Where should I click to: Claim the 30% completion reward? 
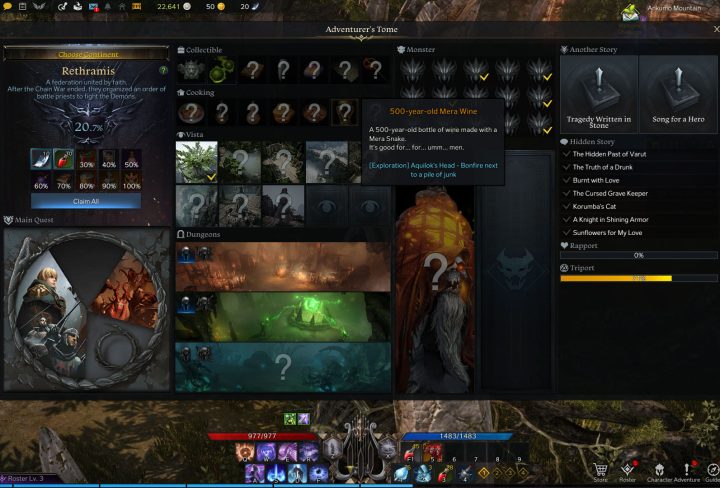click(86, 164)
